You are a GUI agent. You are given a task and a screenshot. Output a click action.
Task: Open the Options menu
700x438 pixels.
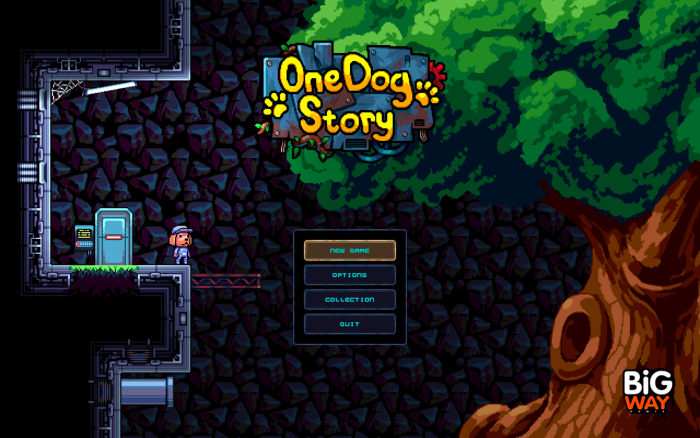[x=350, y=275]
